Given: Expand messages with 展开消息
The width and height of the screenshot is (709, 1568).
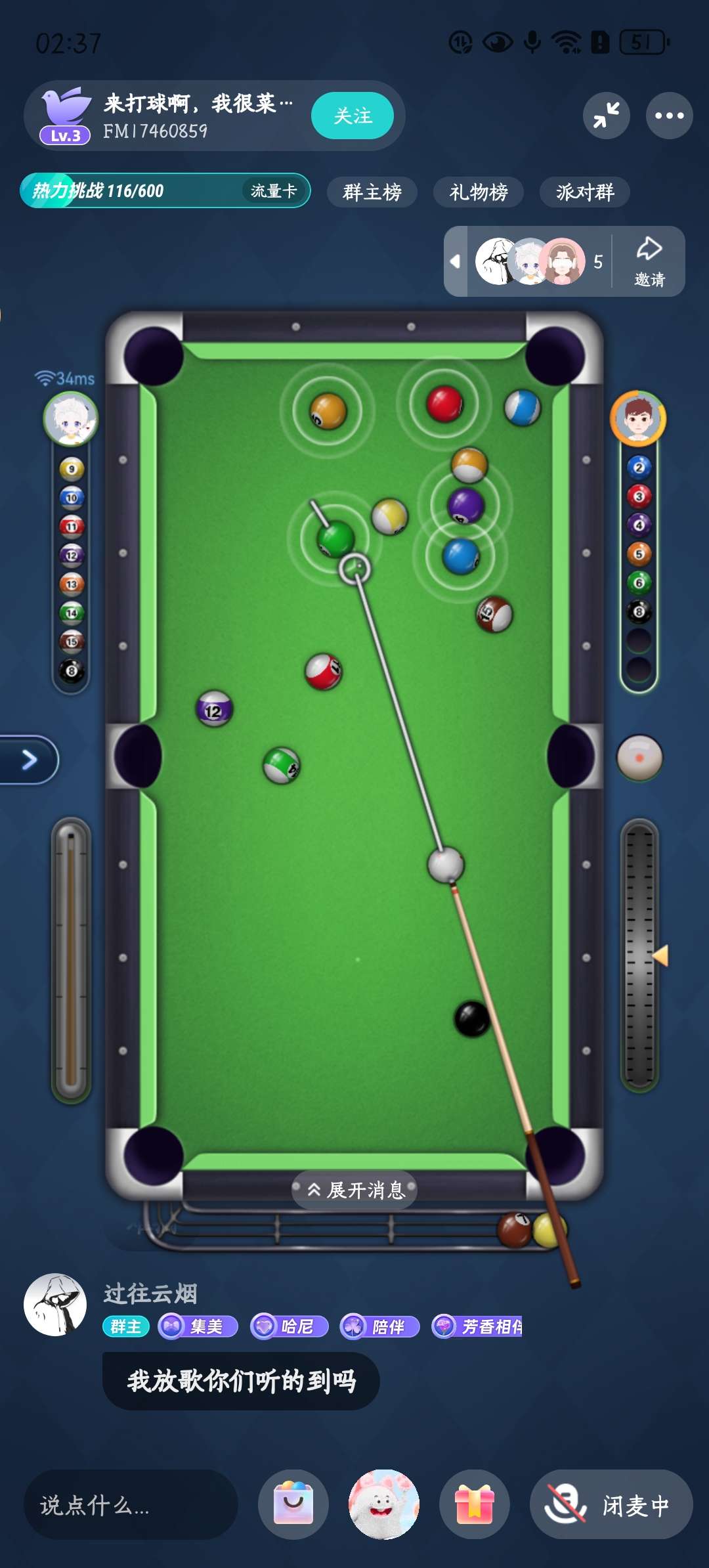Looking at the screenshot, I should tap(355, 1190).
